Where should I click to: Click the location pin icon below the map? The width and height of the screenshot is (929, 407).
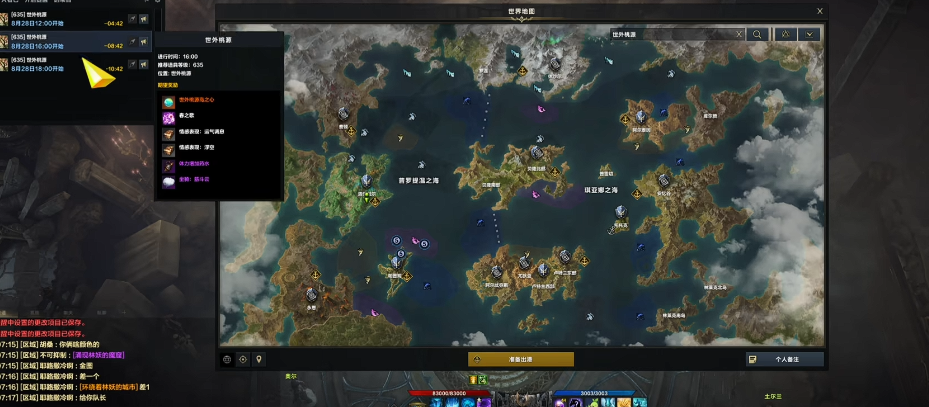pos(259,359)
